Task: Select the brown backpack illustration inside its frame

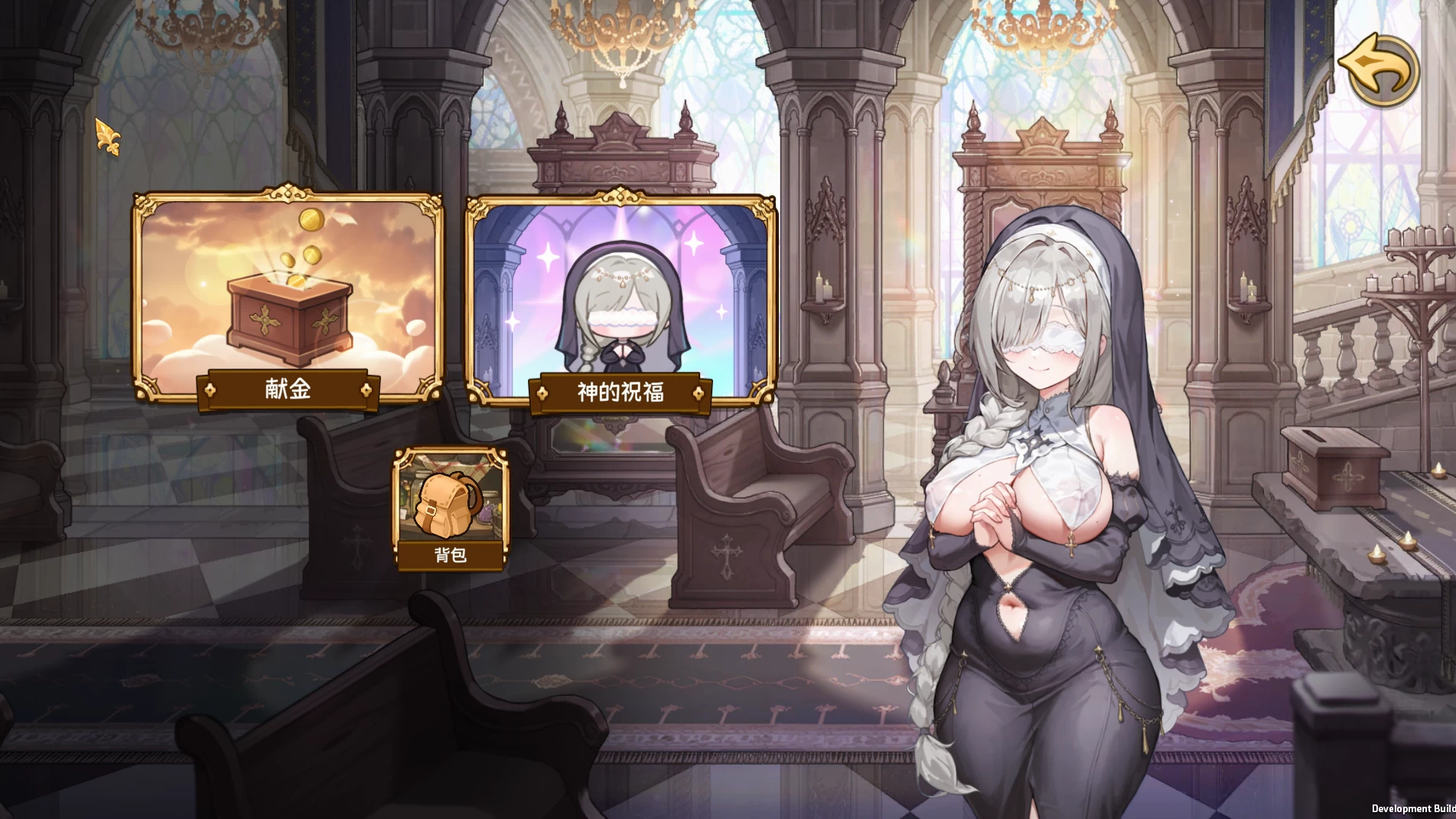Action: [446, 505]
